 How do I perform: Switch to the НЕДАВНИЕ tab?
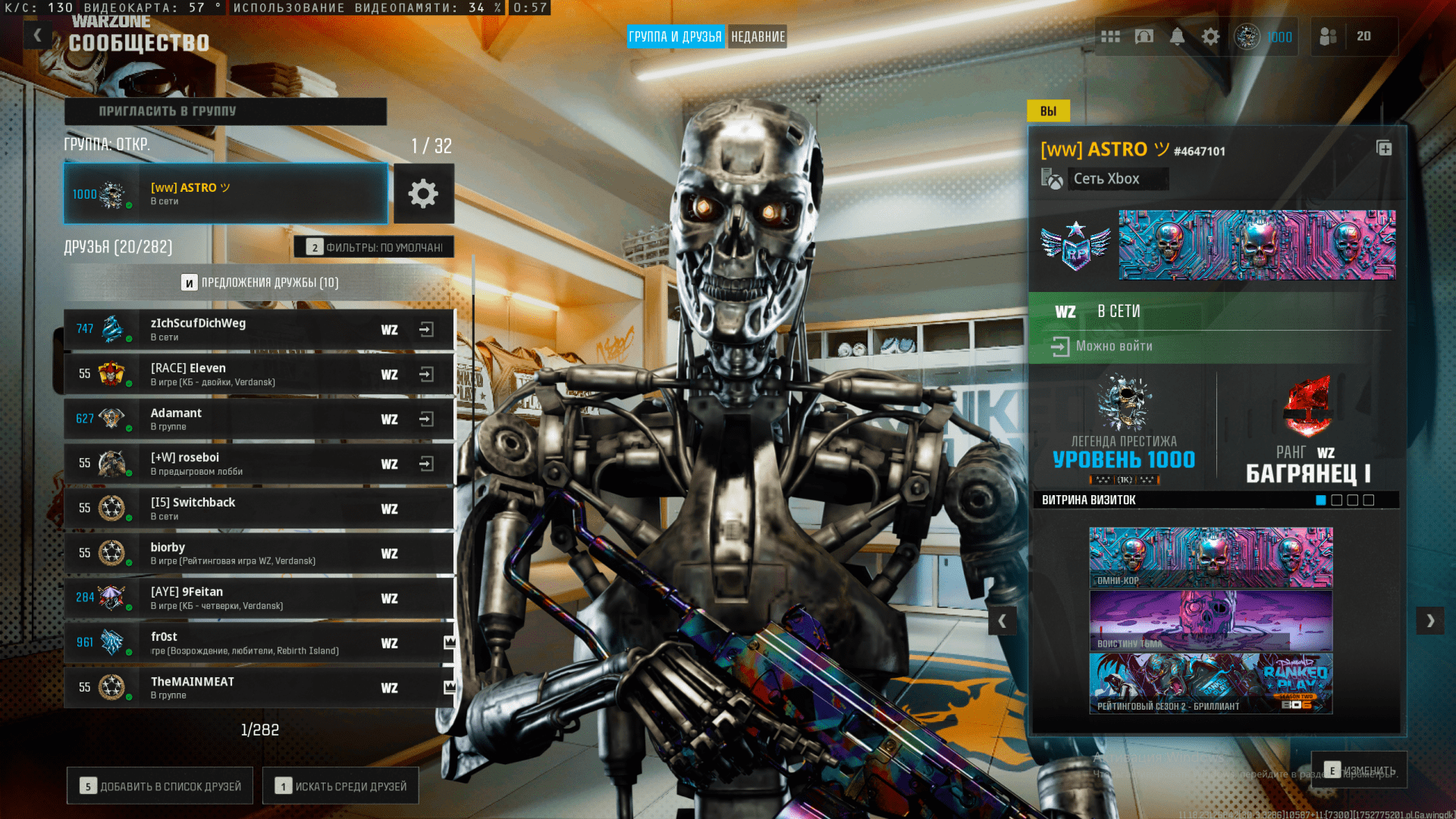coord(757,36)
